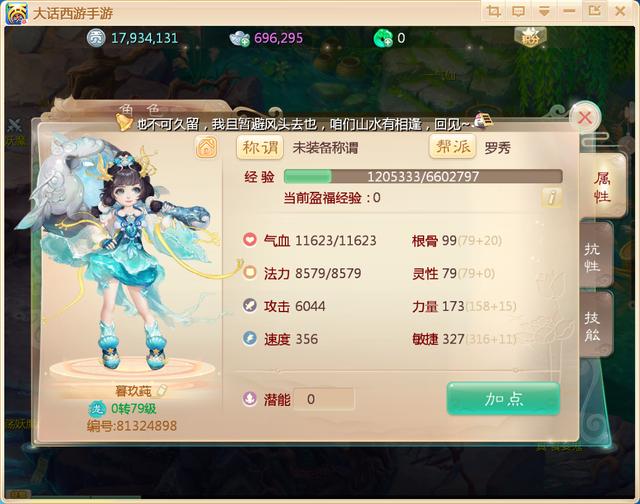This screenshot has height=504, width=640.
Task: Add jade using the green currency icon
Action: pyautogui.click(x=382, y=38)
